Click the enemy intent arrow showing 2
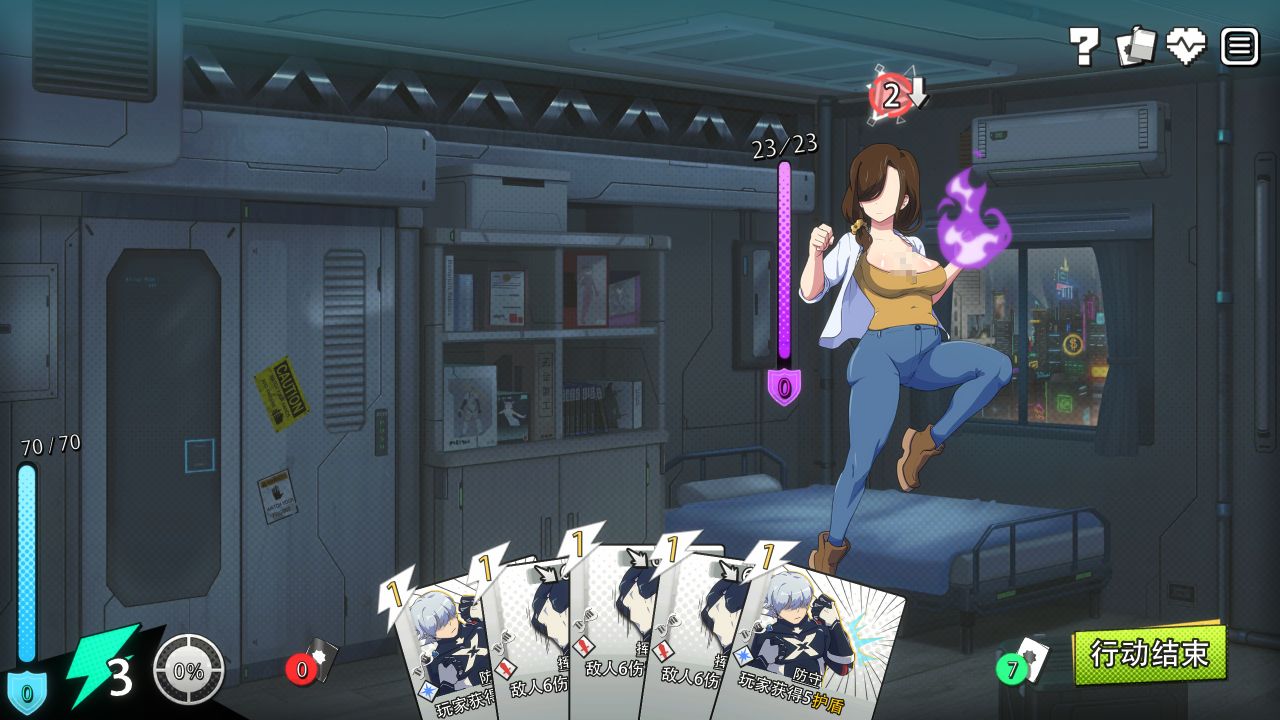1280x720 pixels. coord(891,95)
